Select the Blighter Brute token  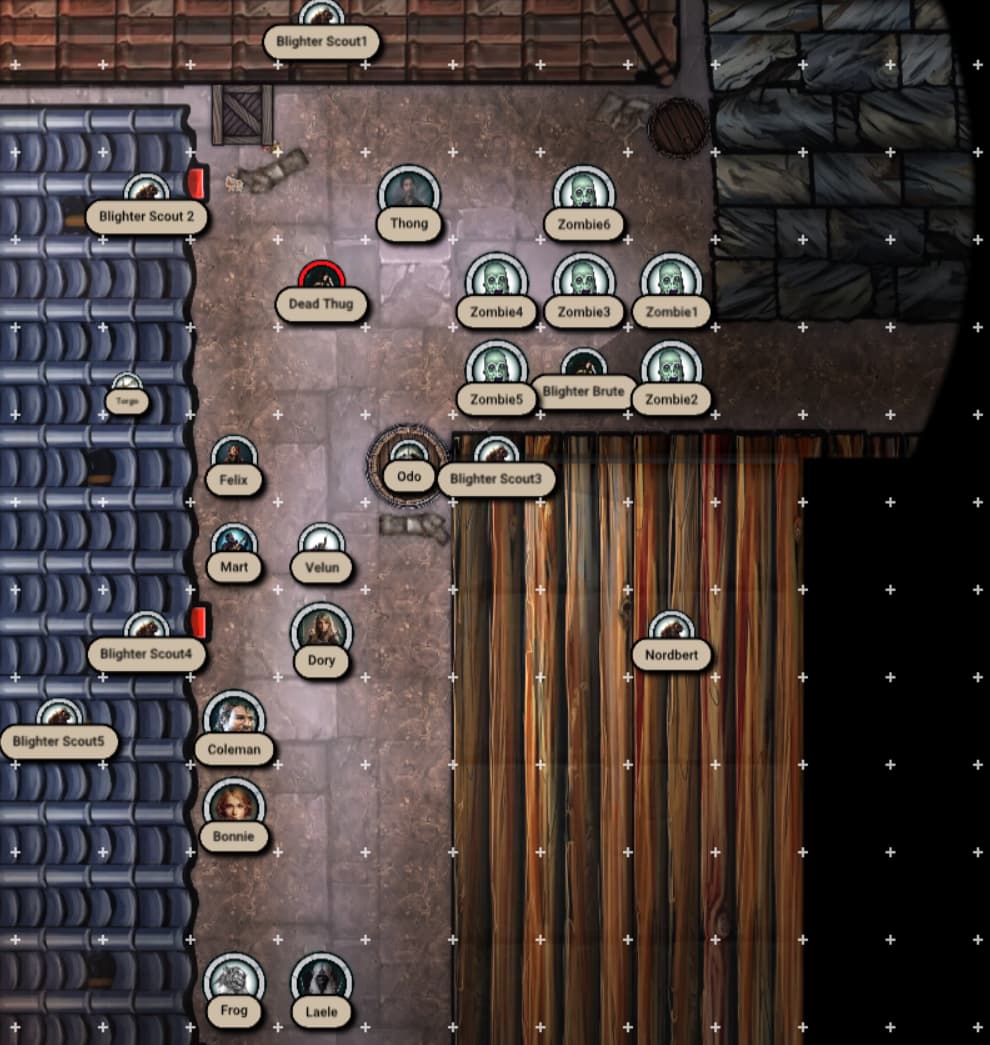click(x=583, y=366)
